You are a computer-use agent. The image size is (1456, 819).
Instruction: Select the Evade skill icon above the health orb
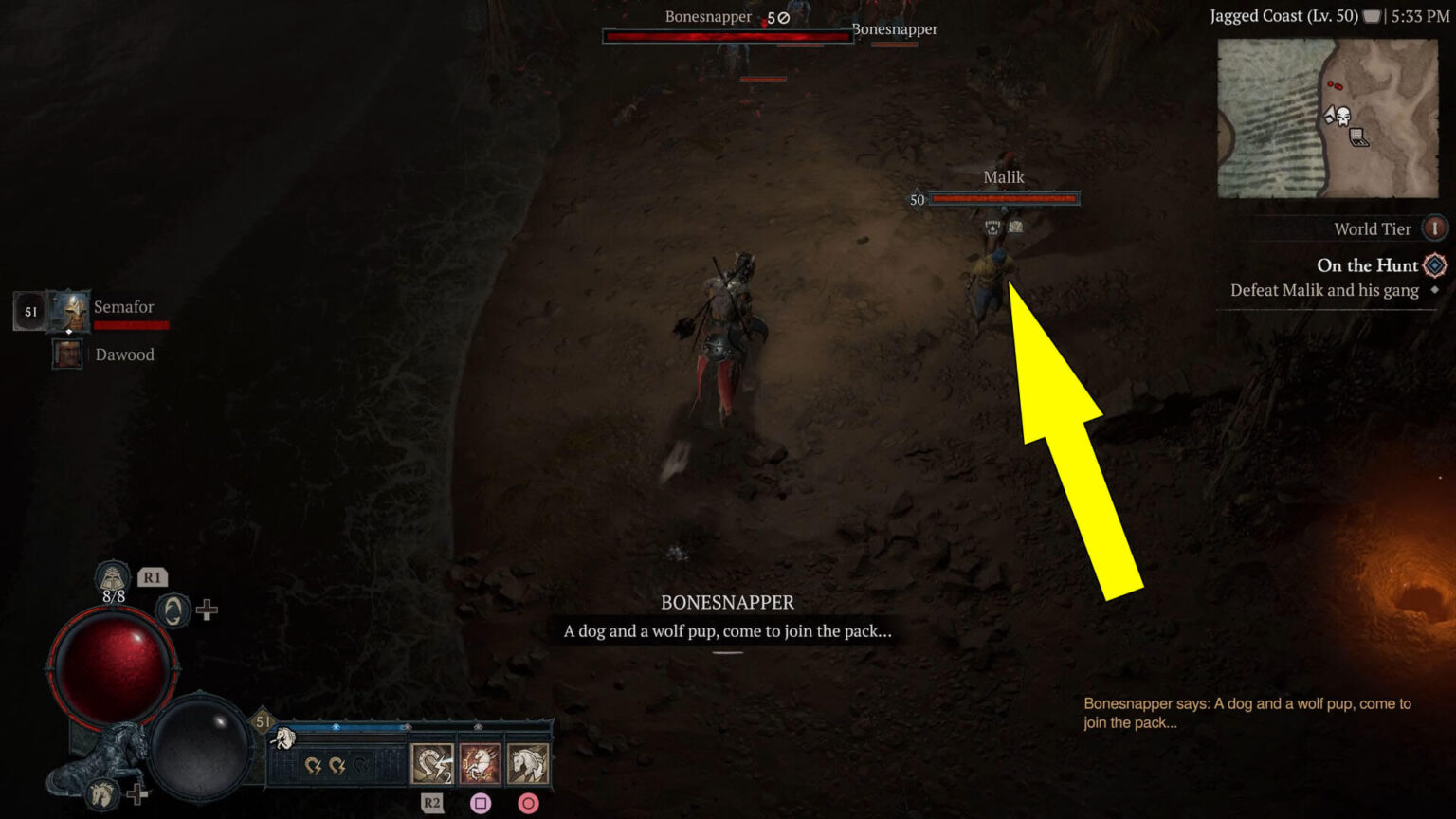click(x=172, y=610)
